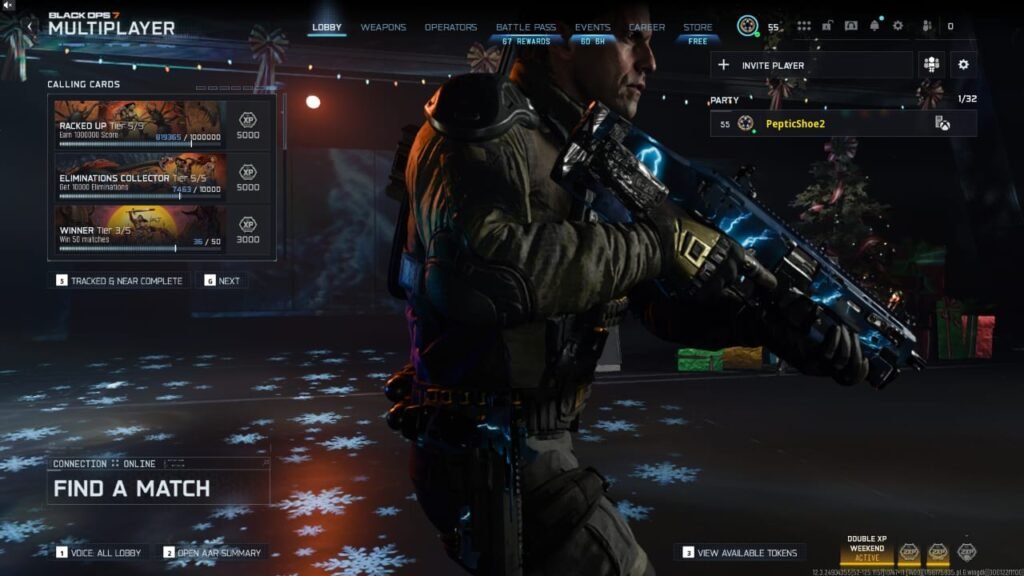Switch to the Weapons tab
This screenshot has width=1024, height=576.
(383, 27)
